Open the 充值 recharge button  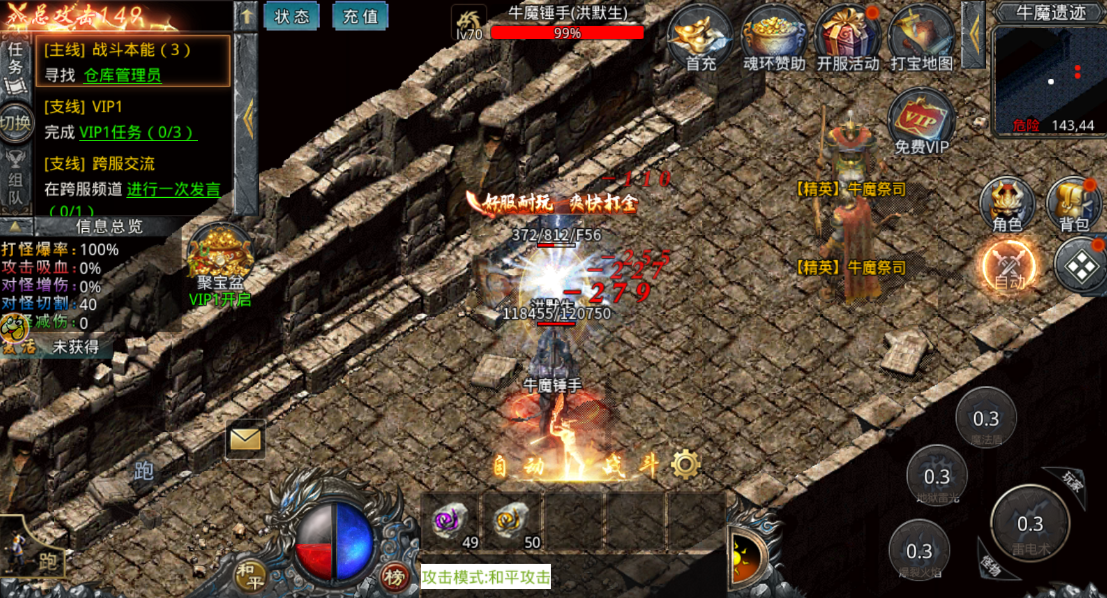(360, 16)
